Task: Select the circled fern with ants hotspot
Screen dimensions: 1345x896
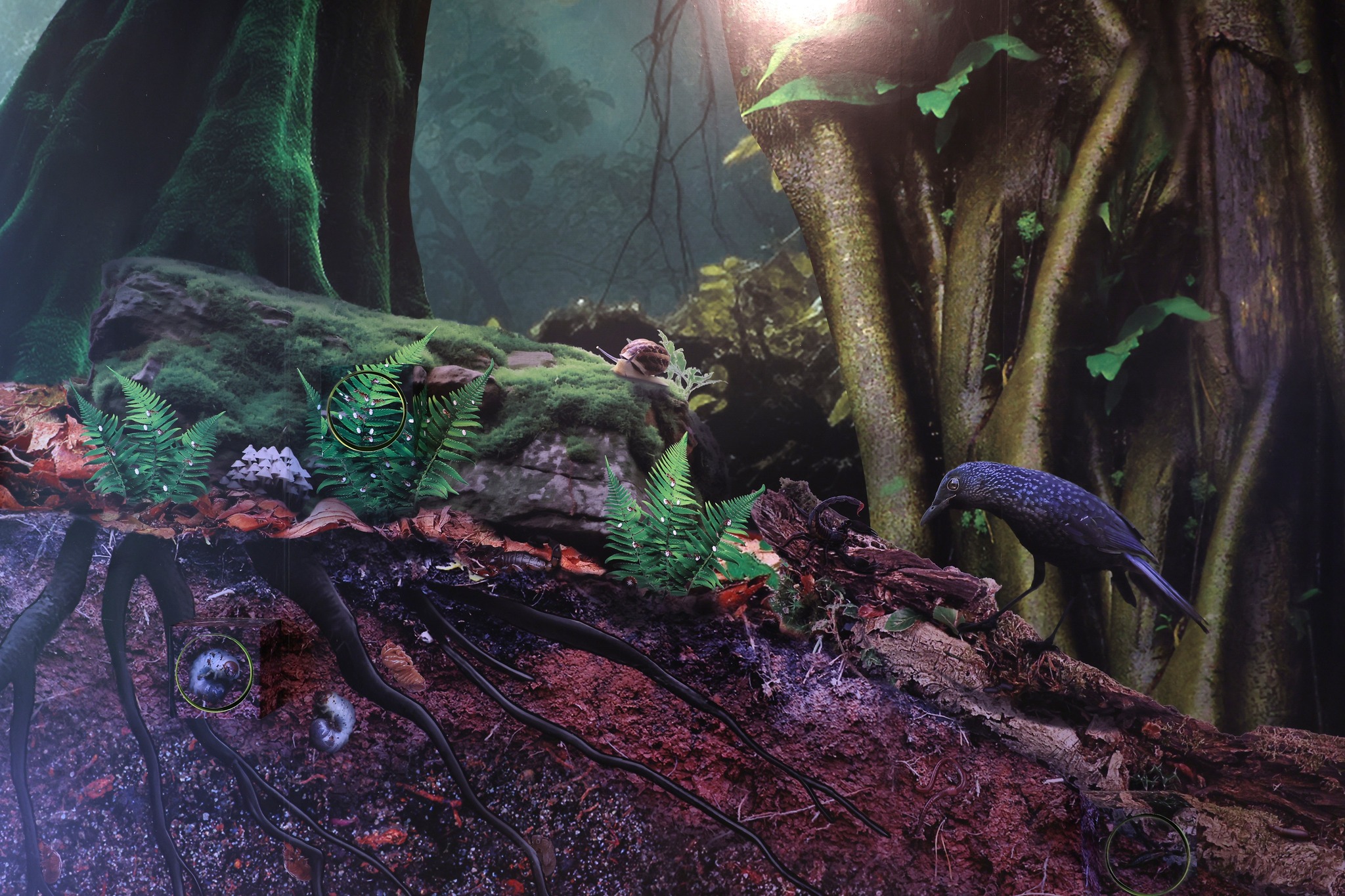Action: click(366, 410)
